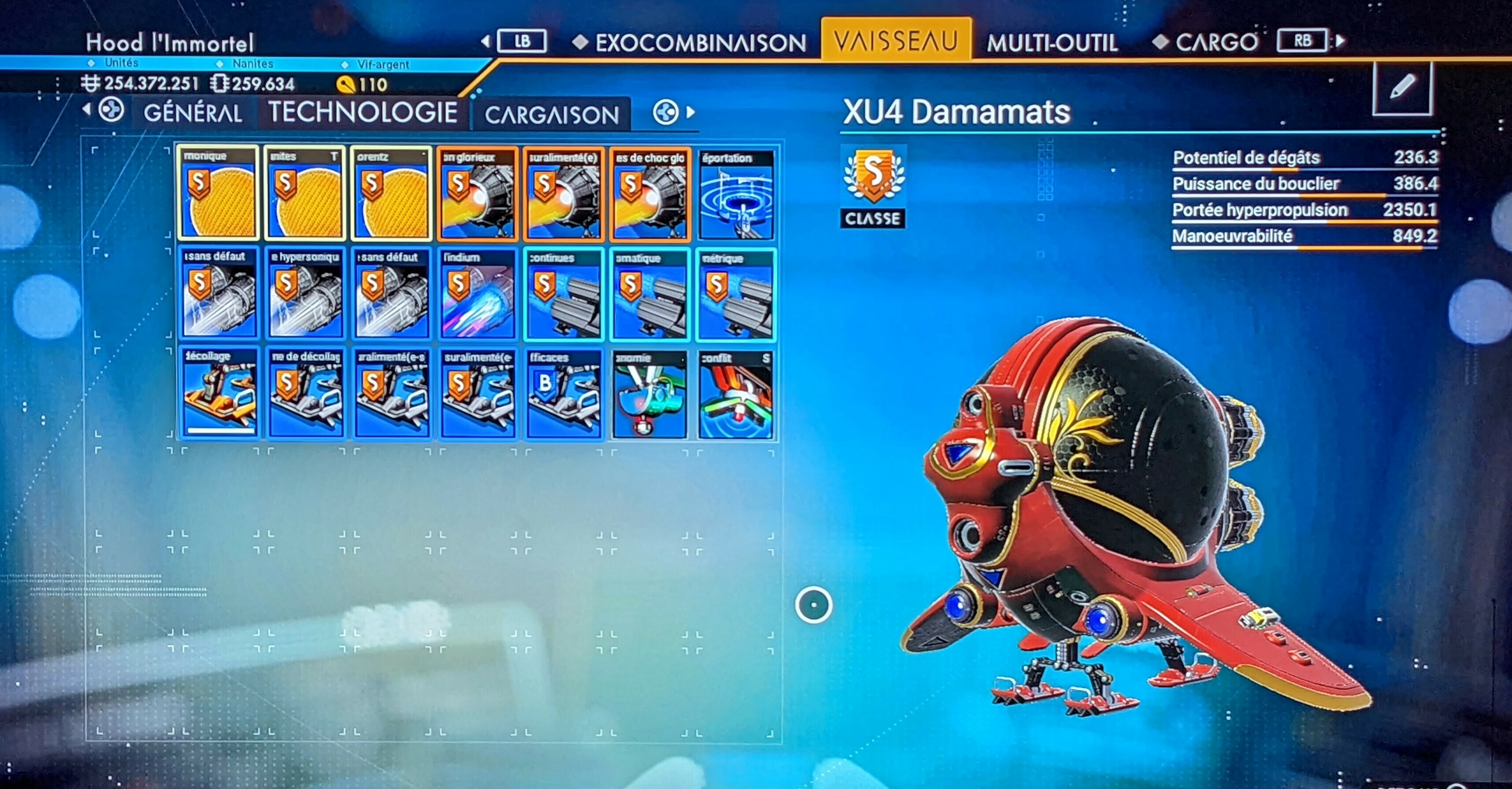Select the Technologie section
Image resolution: width=1512 pixels, height=789 pixels.
(363, 112)
